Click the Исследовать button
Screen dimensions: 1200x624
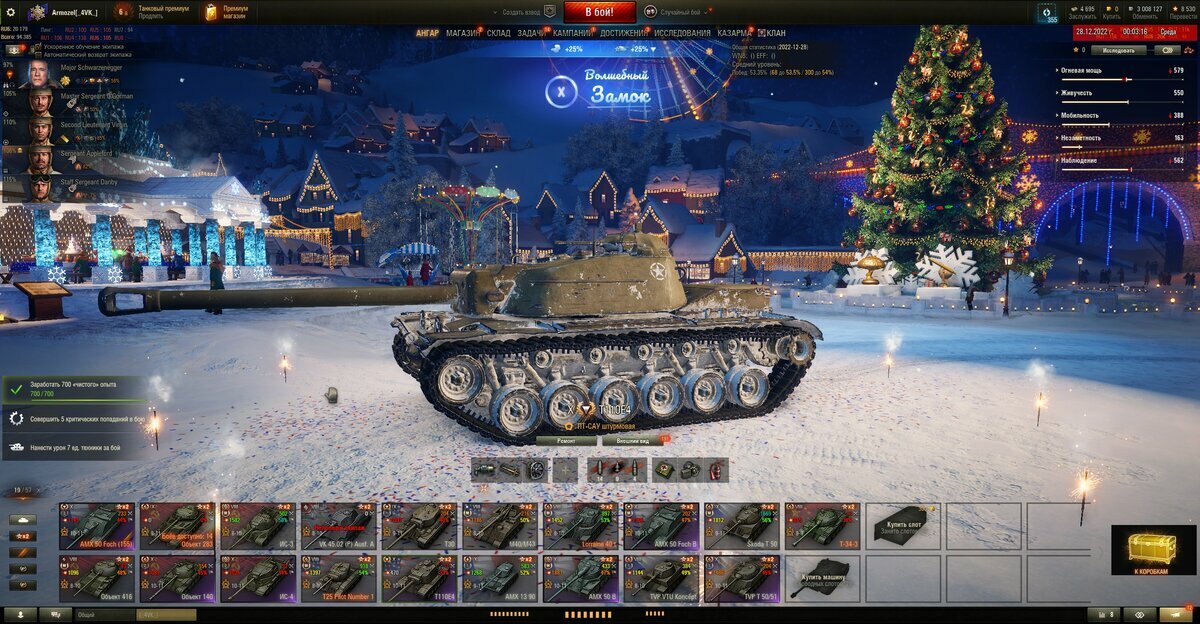(x=1118, y=50)
